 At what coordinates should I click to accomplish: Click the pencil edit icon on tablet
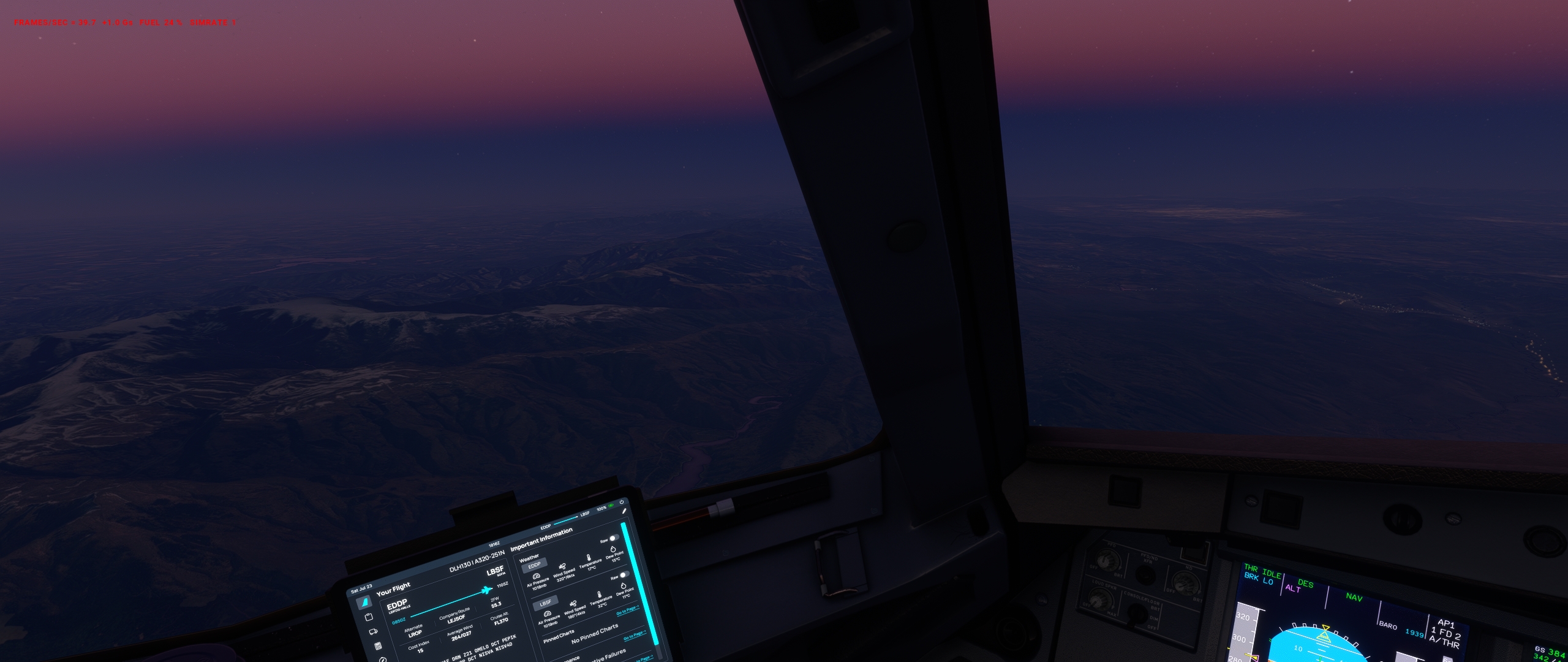[x=624, y=511]
